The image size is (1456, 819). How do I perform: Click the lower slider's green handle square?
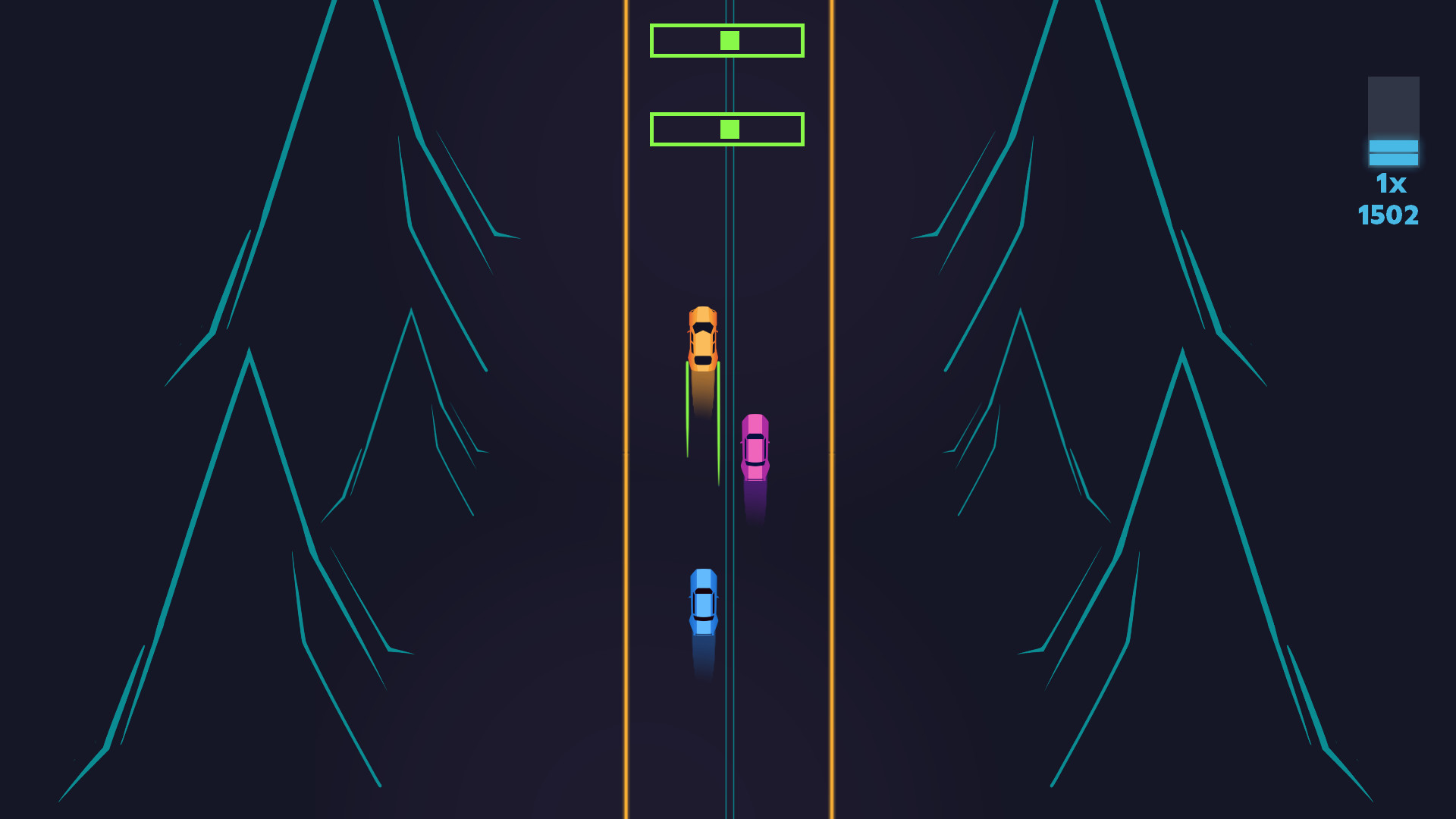point(729,130)
